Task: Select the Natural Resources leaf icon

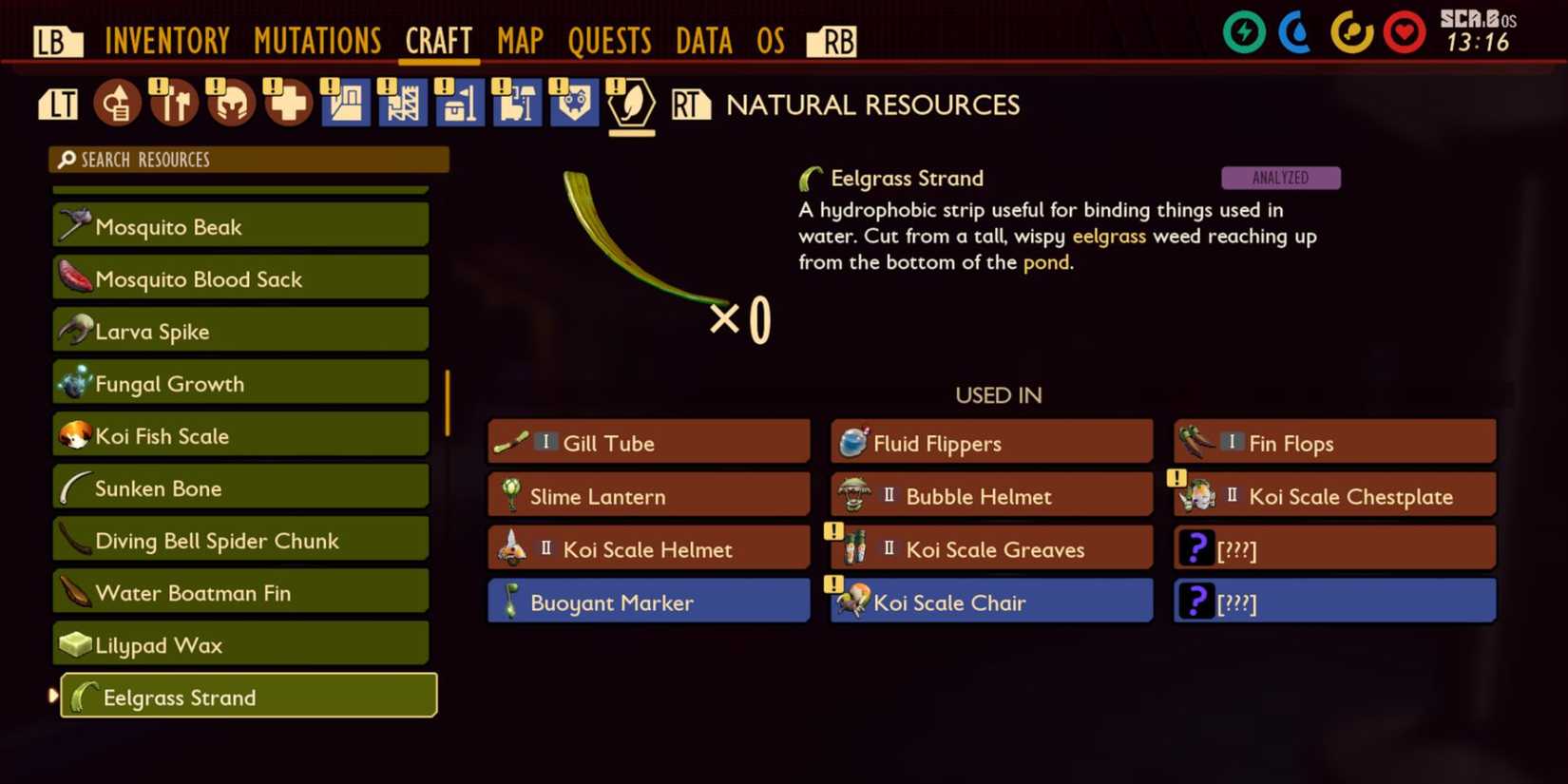Action: point(630,105)
